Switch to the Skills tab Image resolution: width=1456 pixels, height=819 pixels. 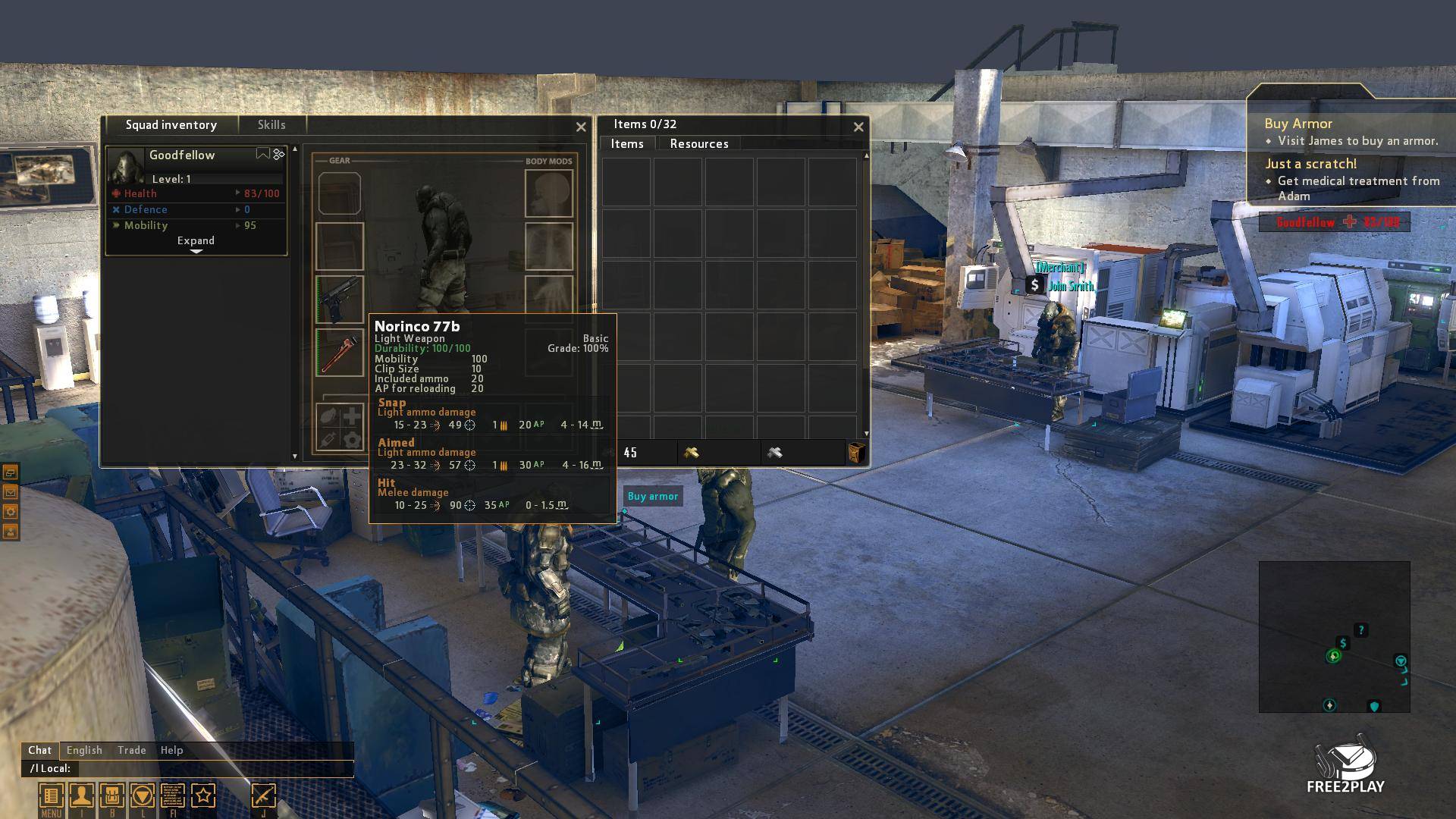271,125
